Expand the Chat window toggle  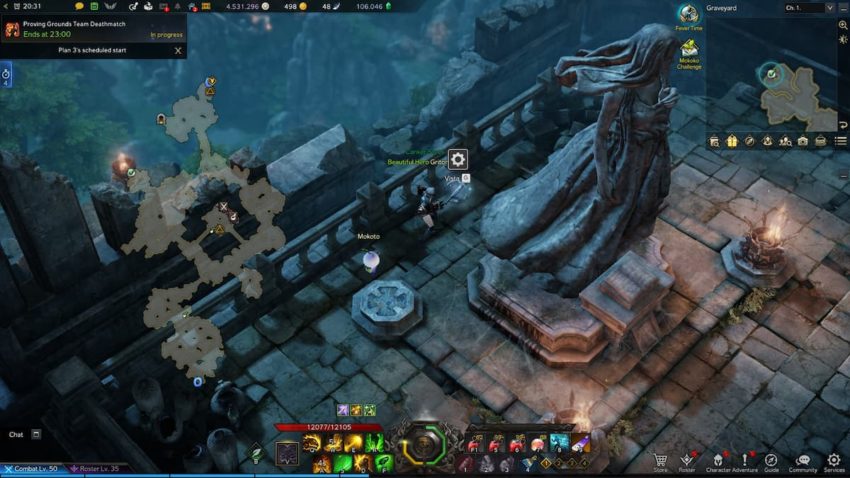[x=36, y=434]
